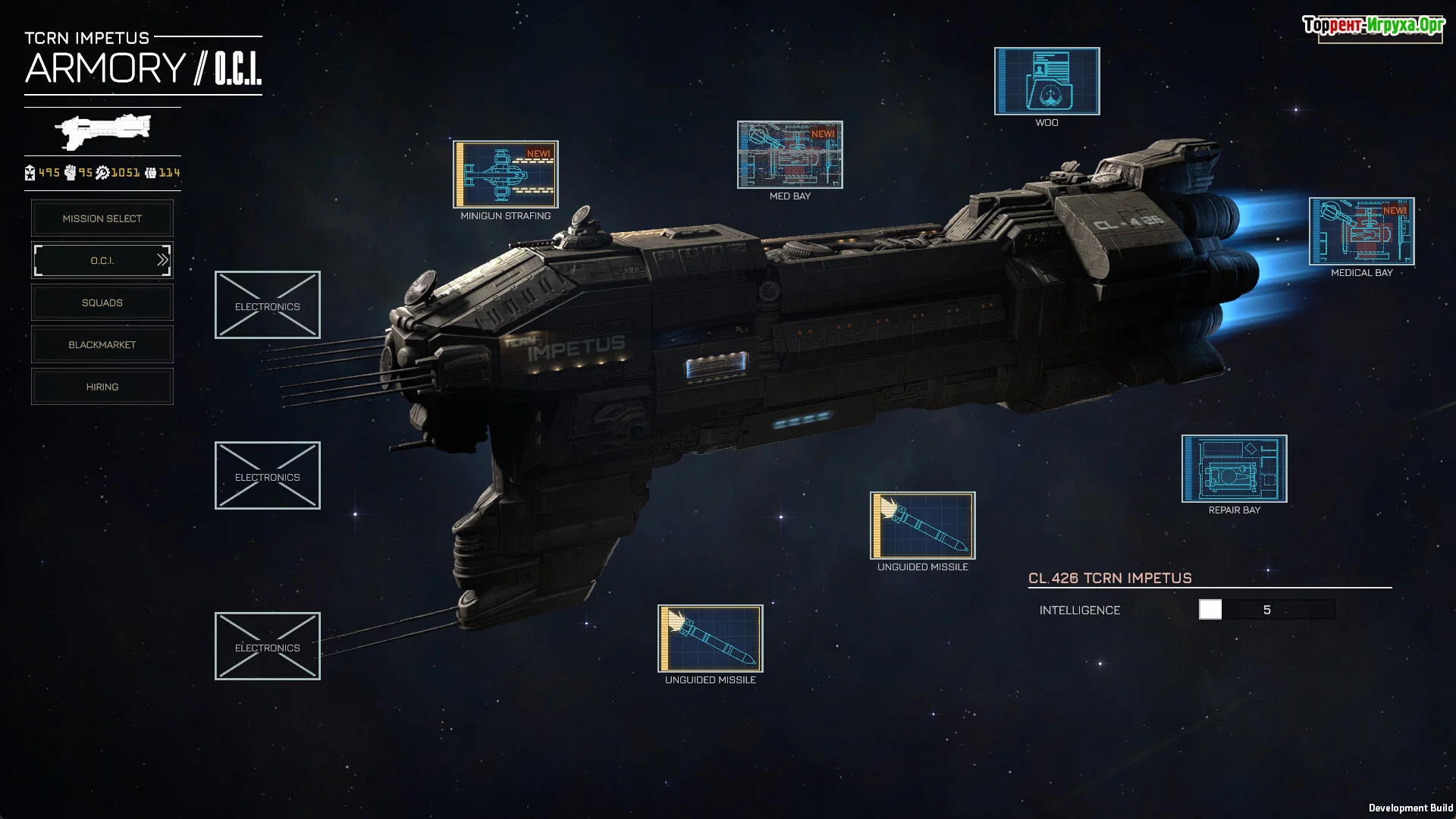This screenshot has width=1456, height=819.
Task: Open the Hiring menu
Action: (102, 387)
